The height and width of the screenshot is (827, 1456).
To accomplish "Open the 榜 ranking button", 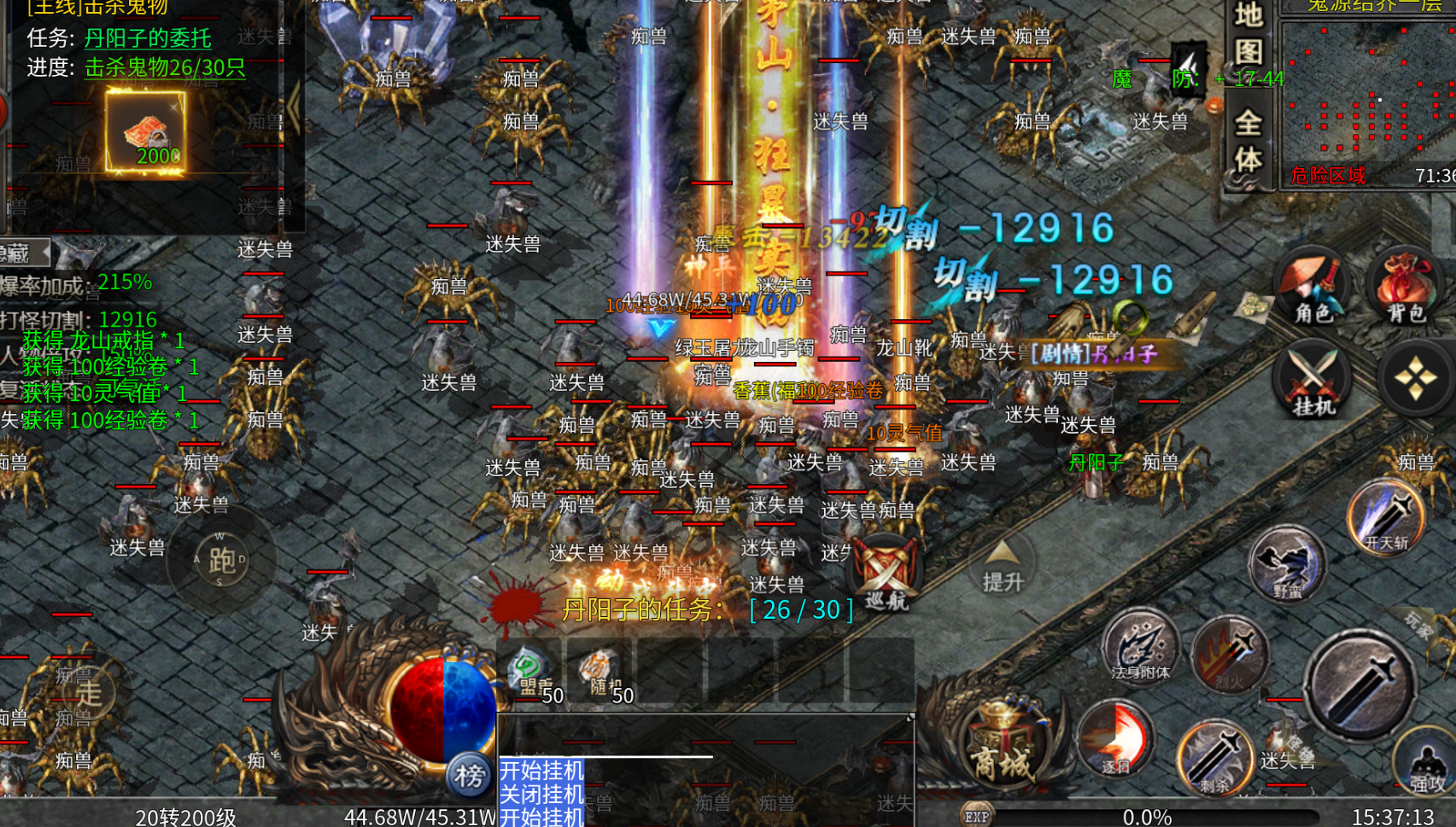I will tap(469, 775).
